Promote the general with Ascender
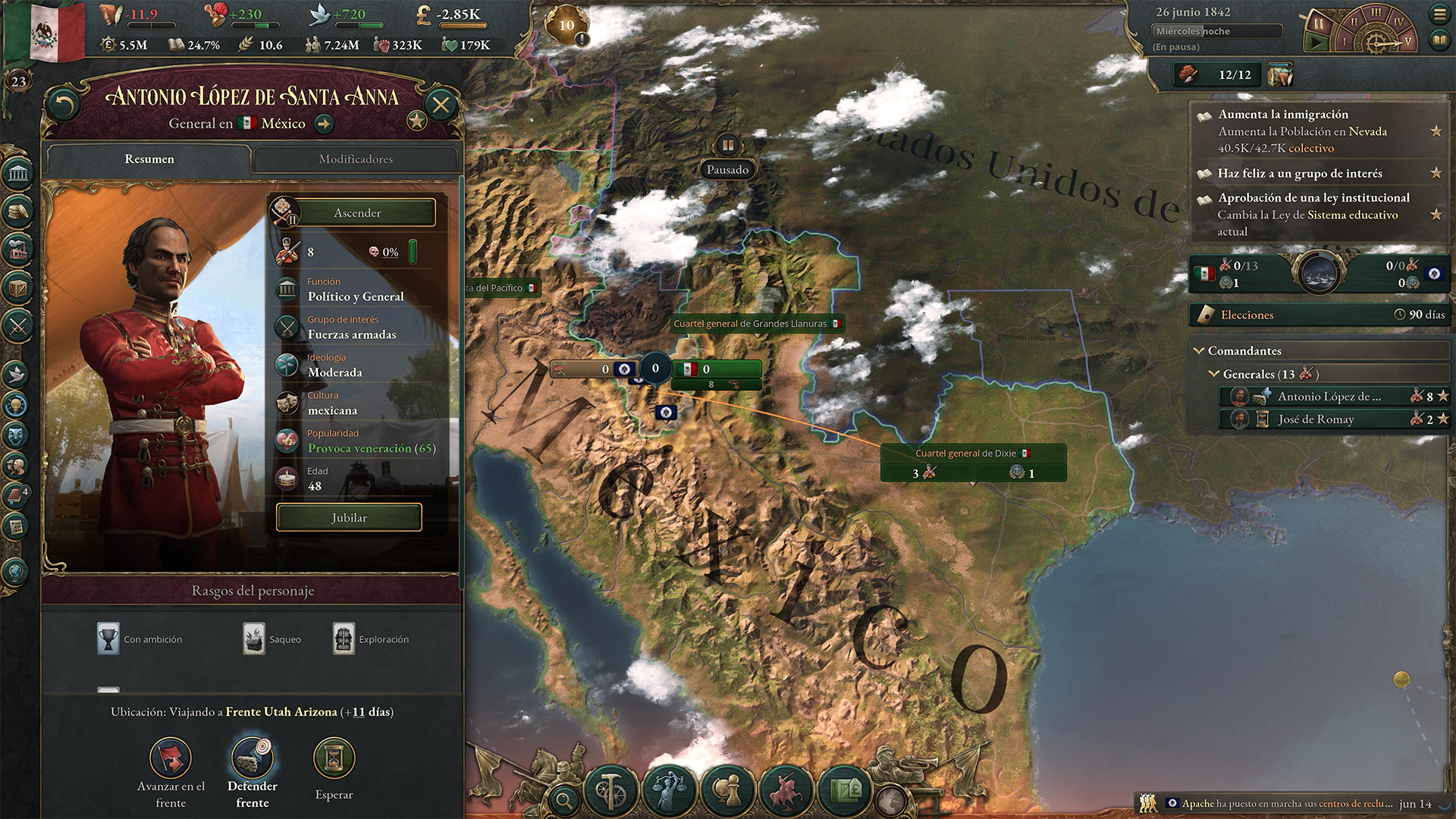 click(x=357, y=213)
